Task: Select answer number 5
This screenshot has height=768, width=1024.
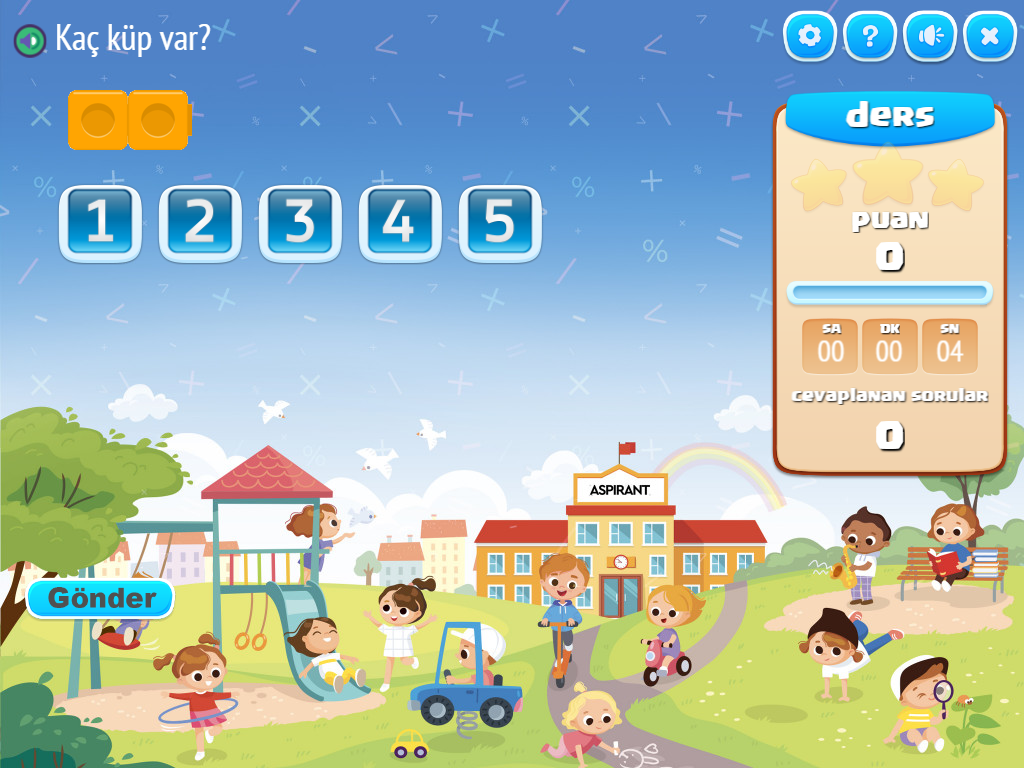Action: 500,223
